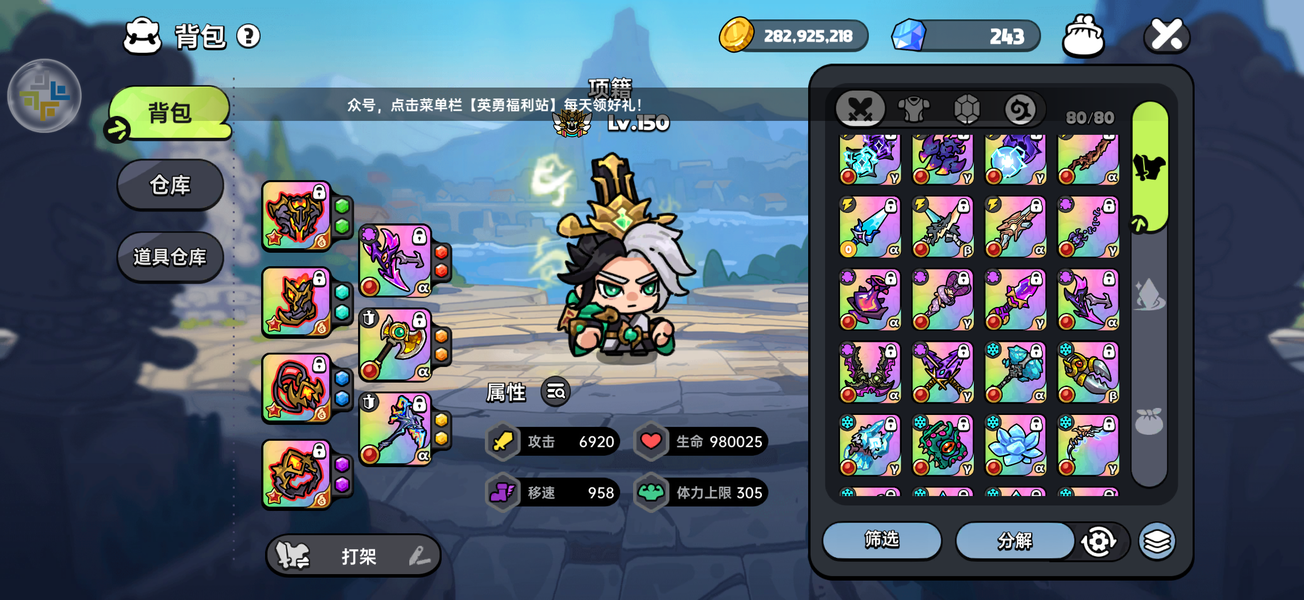Open the 道具仓库 item storage tab

pyautogui.click(x=170, y=257)
